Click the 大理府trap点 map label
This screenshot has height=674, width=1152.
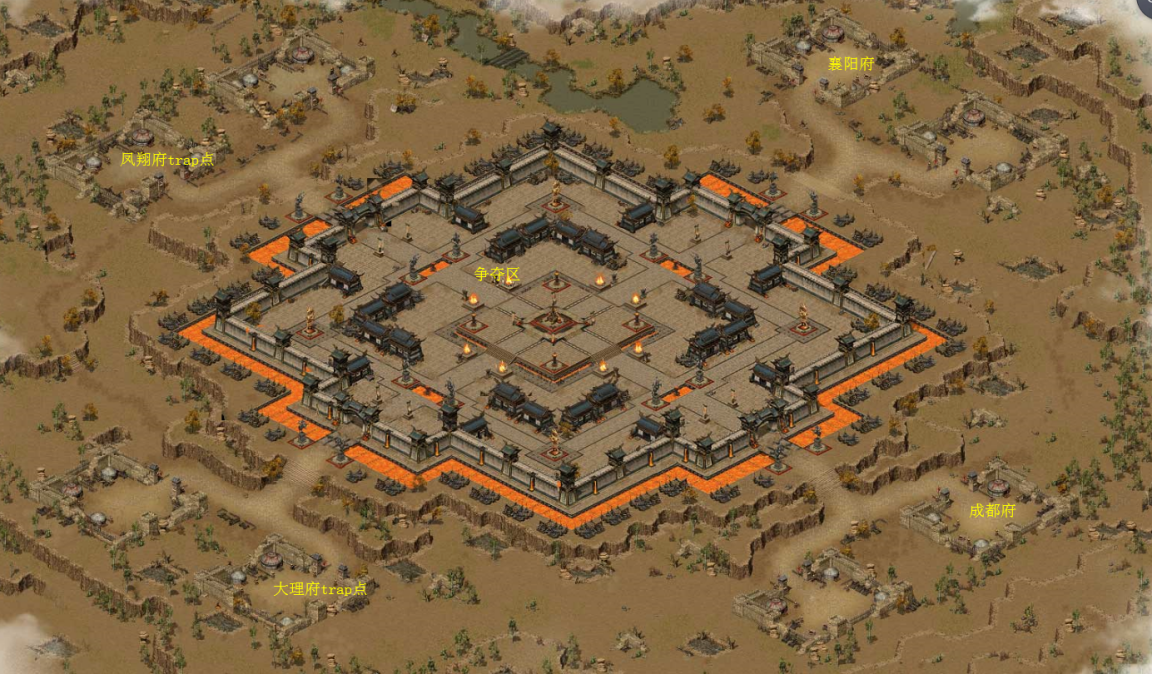(320, 589)
